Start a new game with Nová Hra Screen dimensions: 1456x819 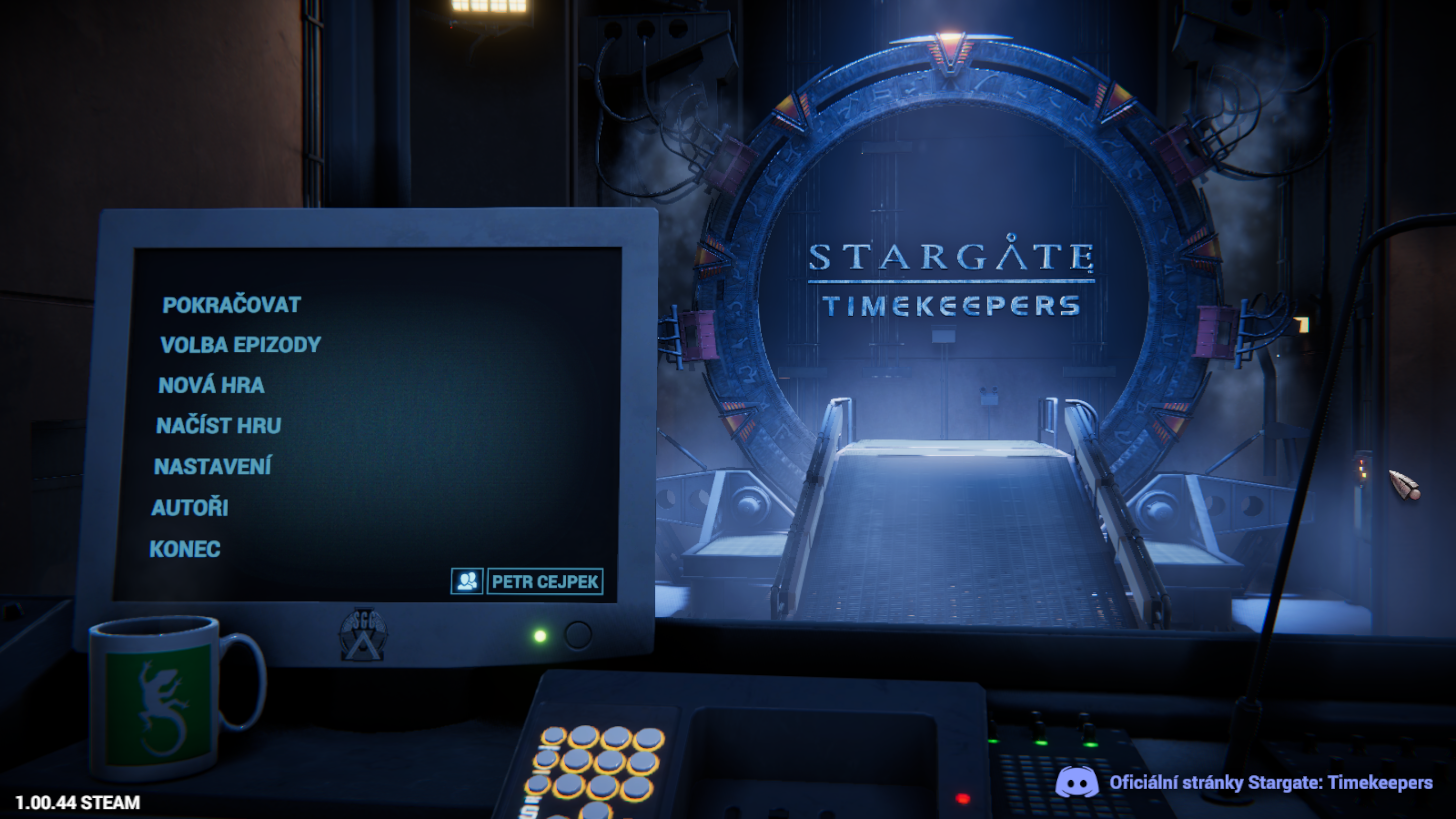pyautogui.click(x=211, y=385)
